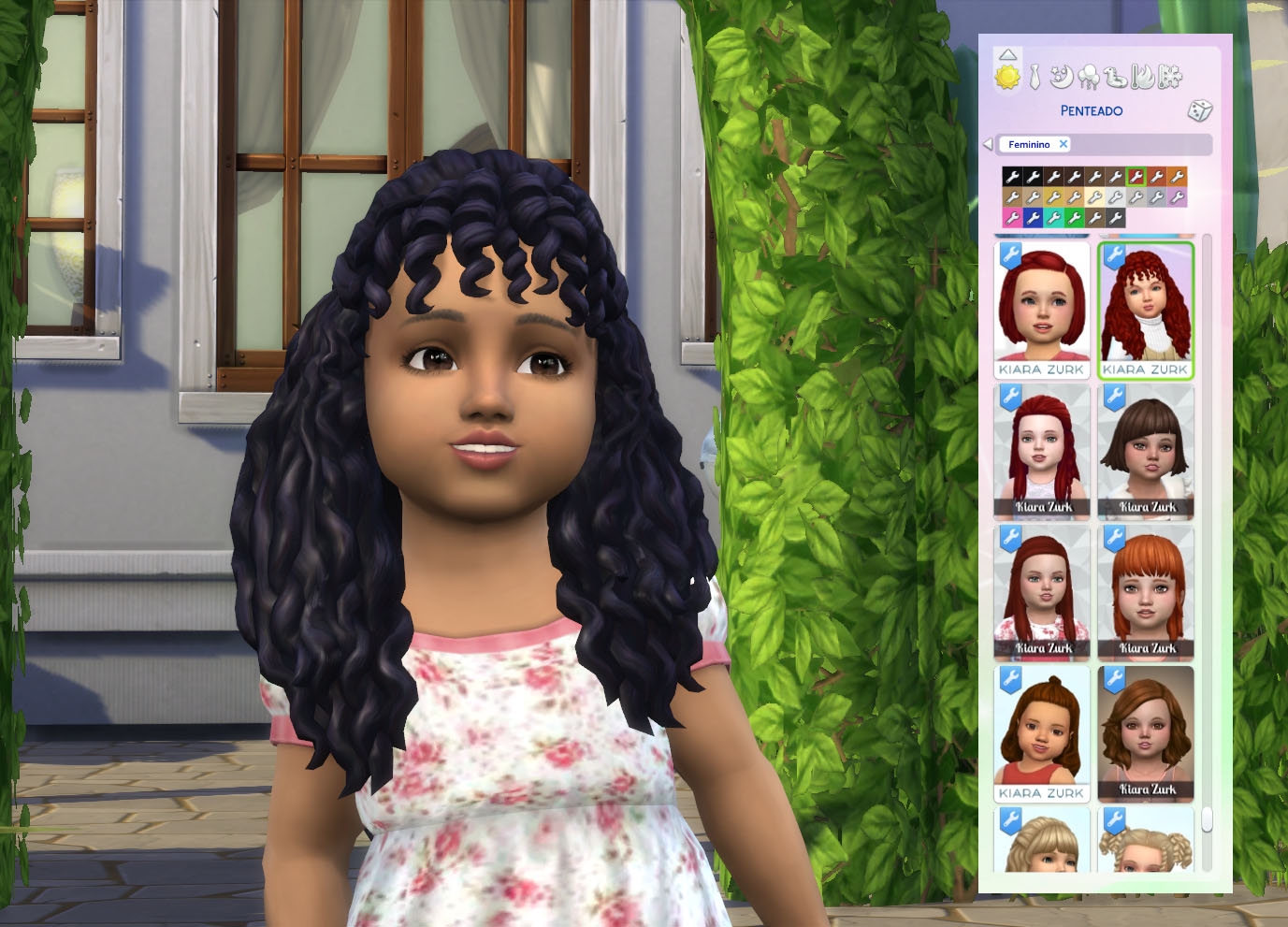Randomize appearance using the dice icon
This screenshot has height=927, width=1288.
(1200, 111)
